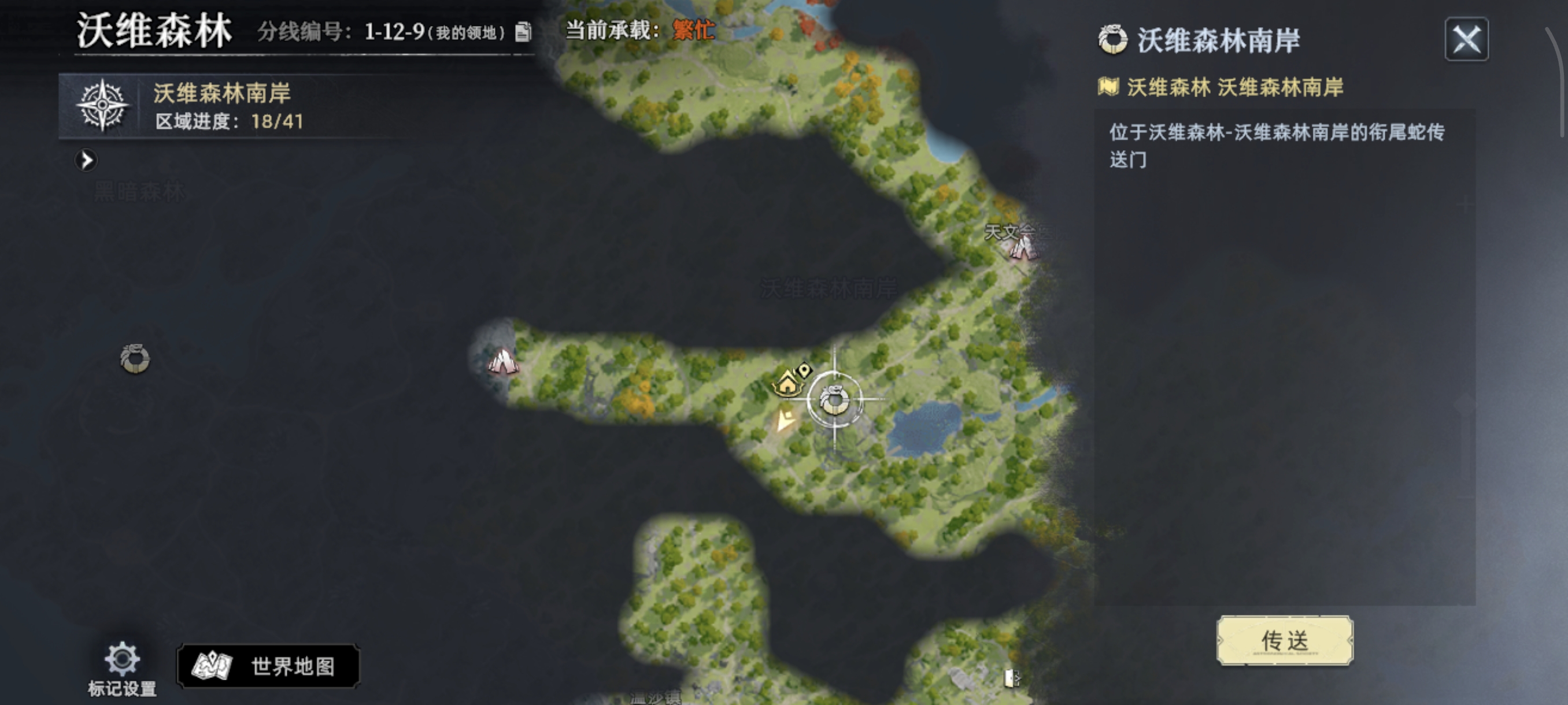
Task: Click the door marker near 温沙镇
Action: coord(1011,680)
